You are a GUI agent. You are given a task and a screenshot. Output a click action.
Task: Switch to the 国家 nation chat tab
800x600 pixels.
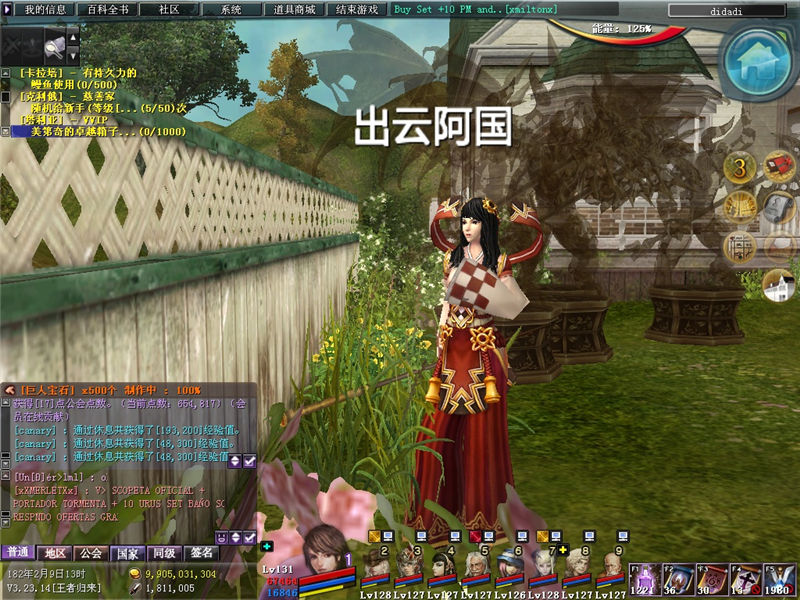click(x=127, y=553)
